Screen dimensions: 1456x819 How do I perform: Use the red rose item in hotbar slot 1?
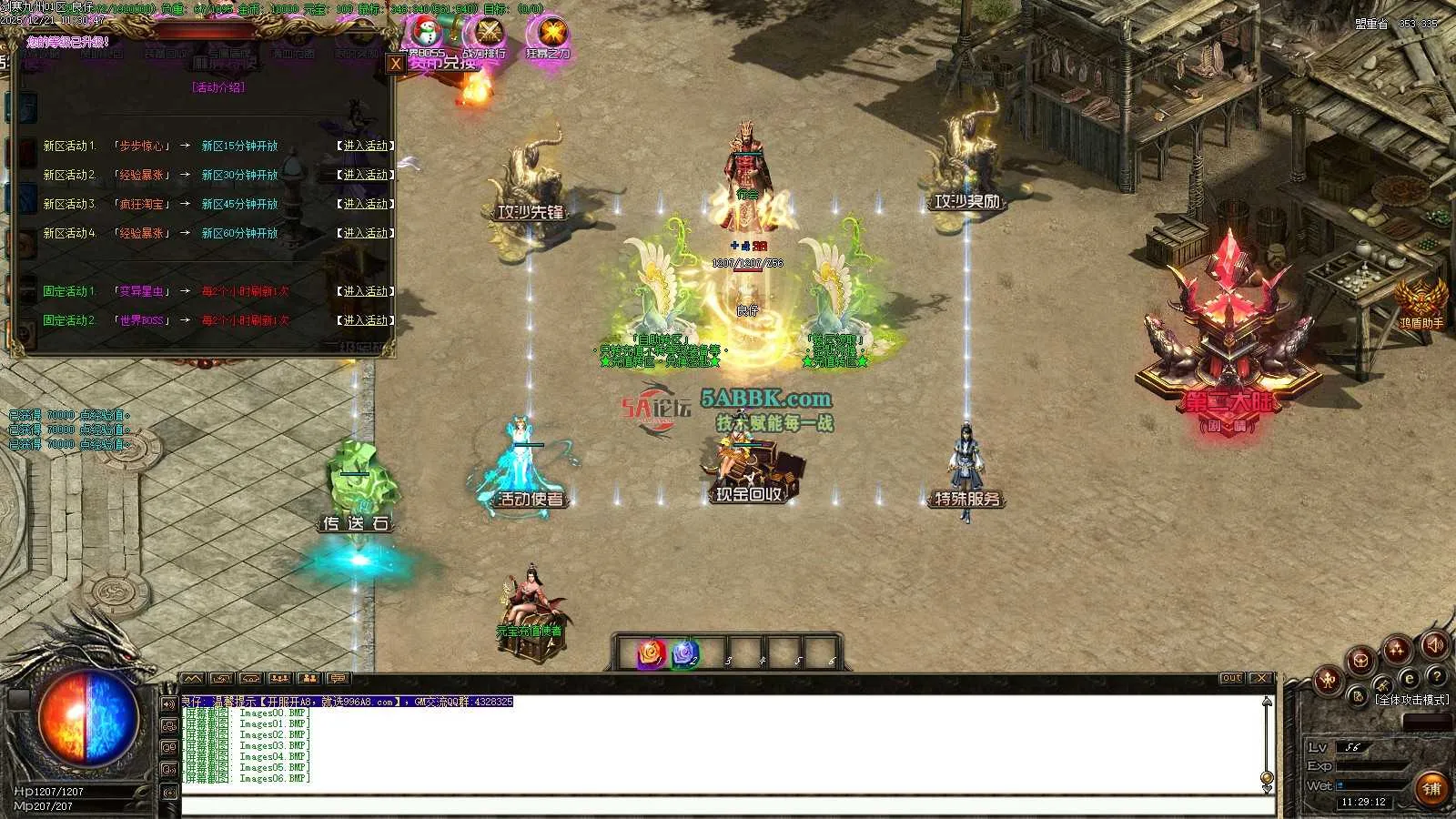pos(650,654)
